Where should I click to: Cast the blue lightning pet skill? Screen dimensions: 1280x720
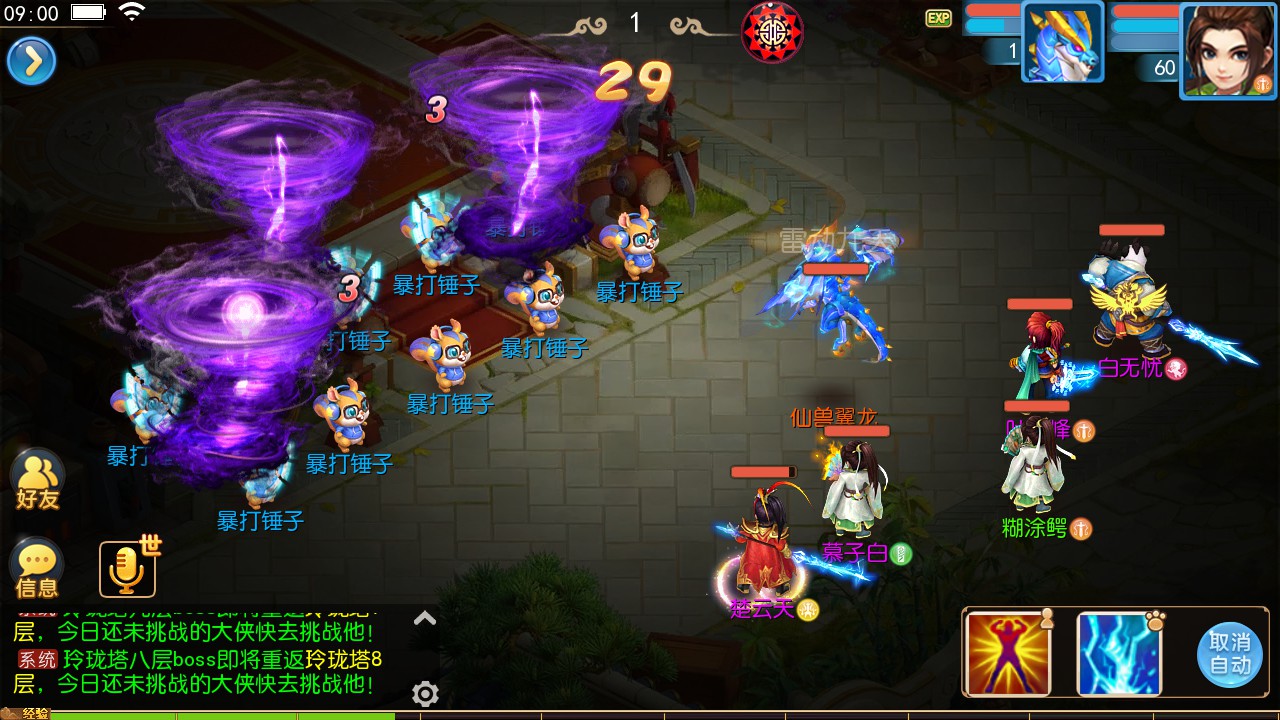[1119, 653]
